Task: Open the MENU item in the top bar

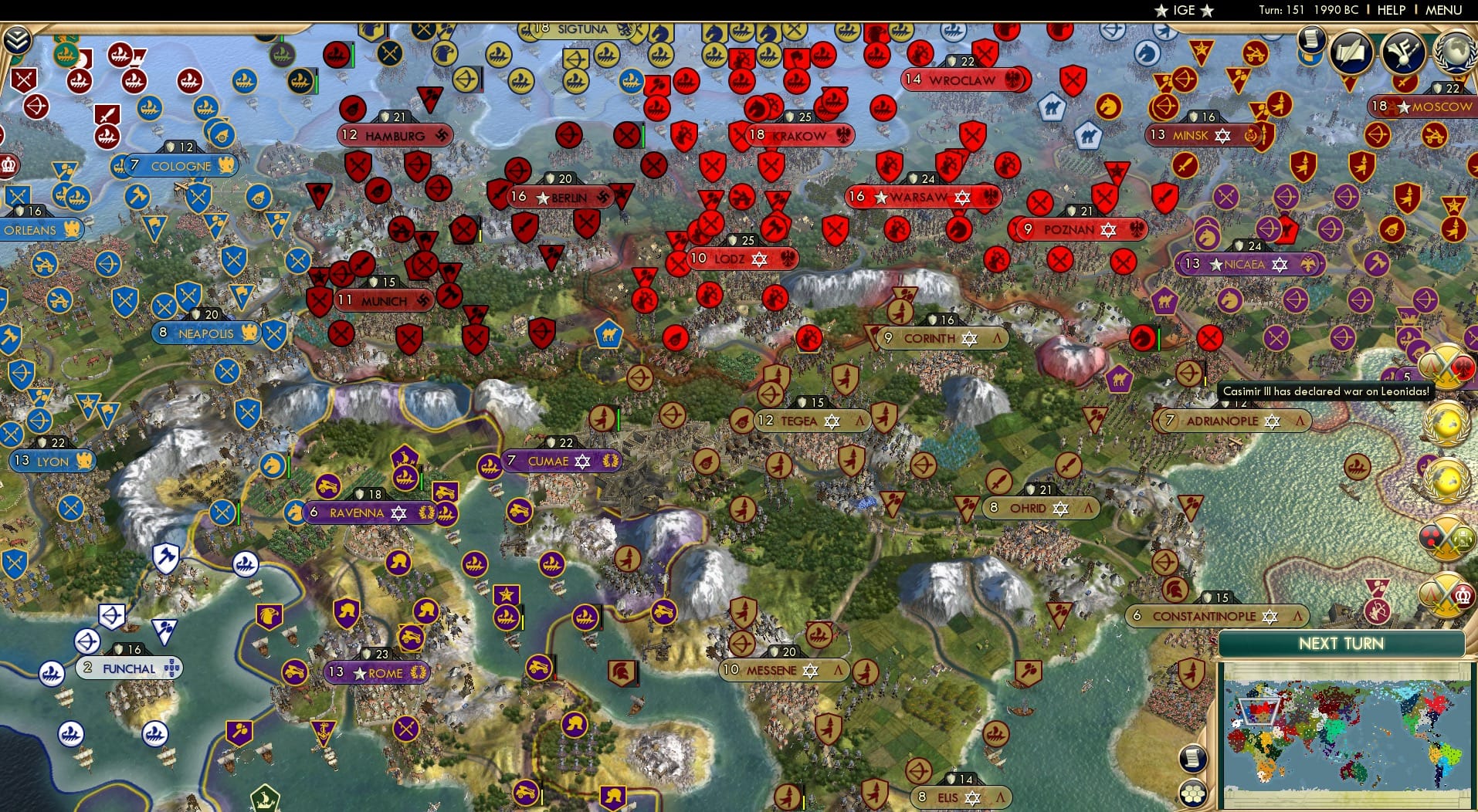Action: pyautogui.click(x=1442, y=10)
